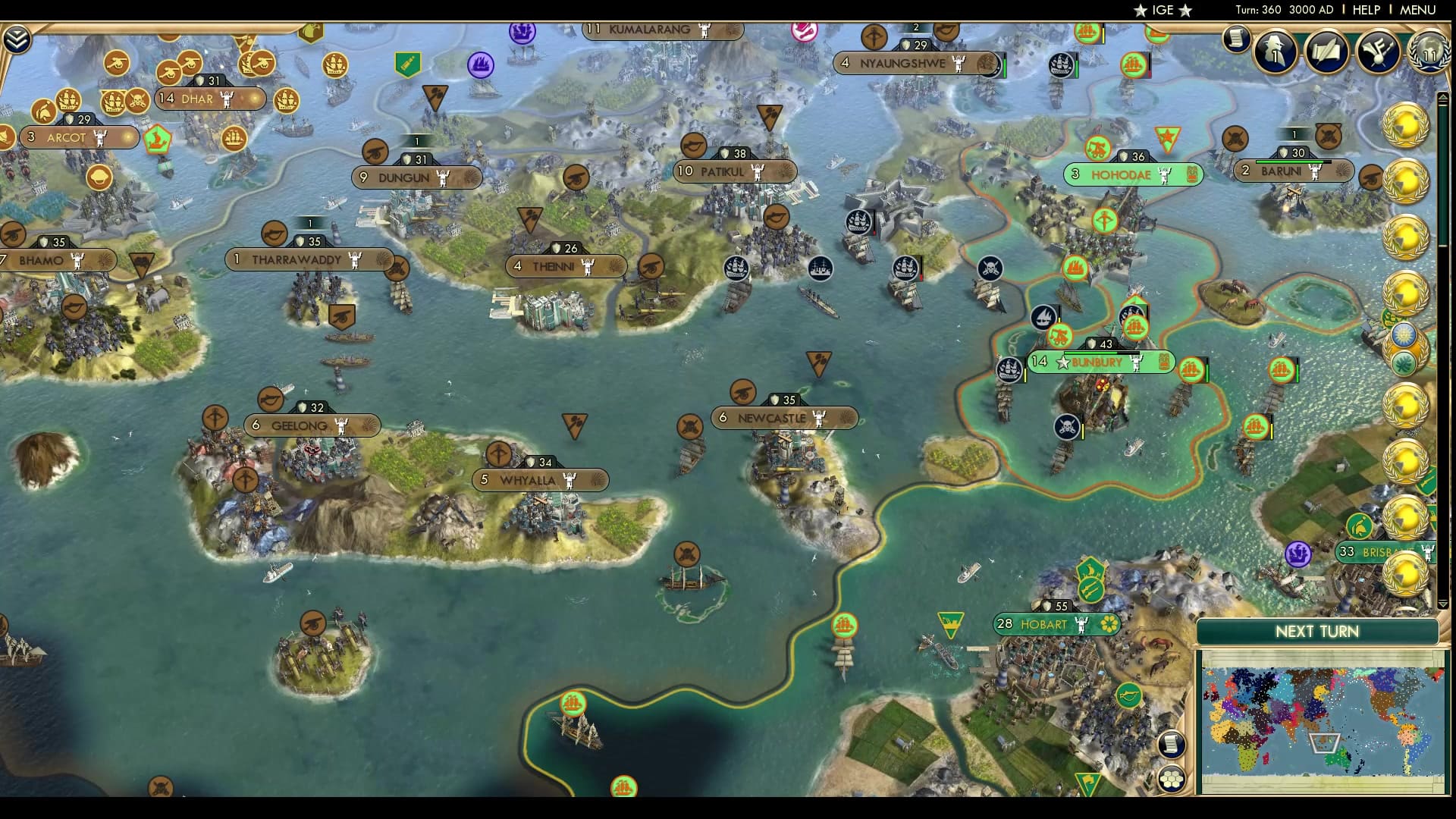
Task: Open the Culture overview icon near top right
Action: [x=1377, y=53]
